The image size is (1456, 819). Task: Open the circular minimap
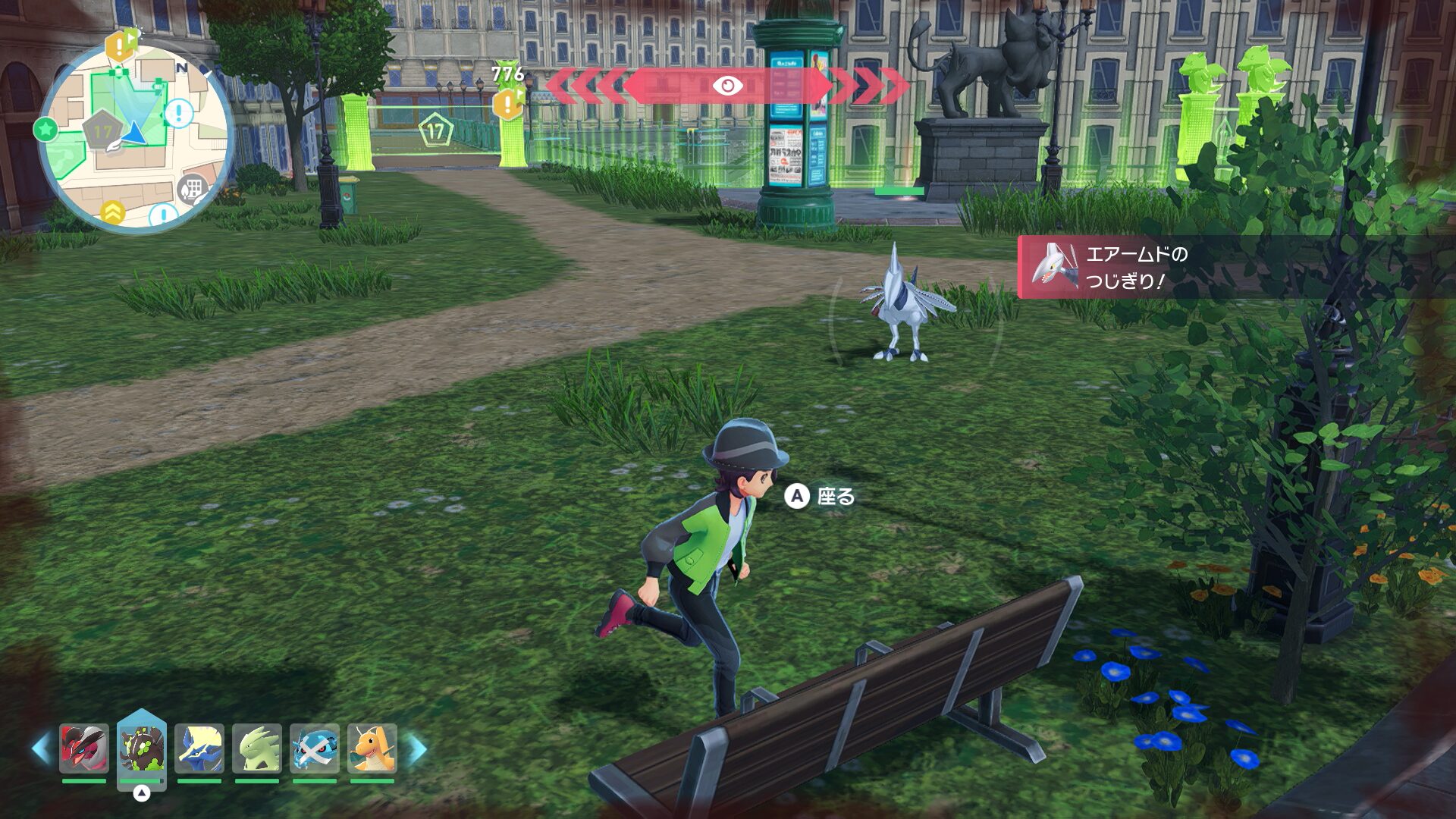135,136
